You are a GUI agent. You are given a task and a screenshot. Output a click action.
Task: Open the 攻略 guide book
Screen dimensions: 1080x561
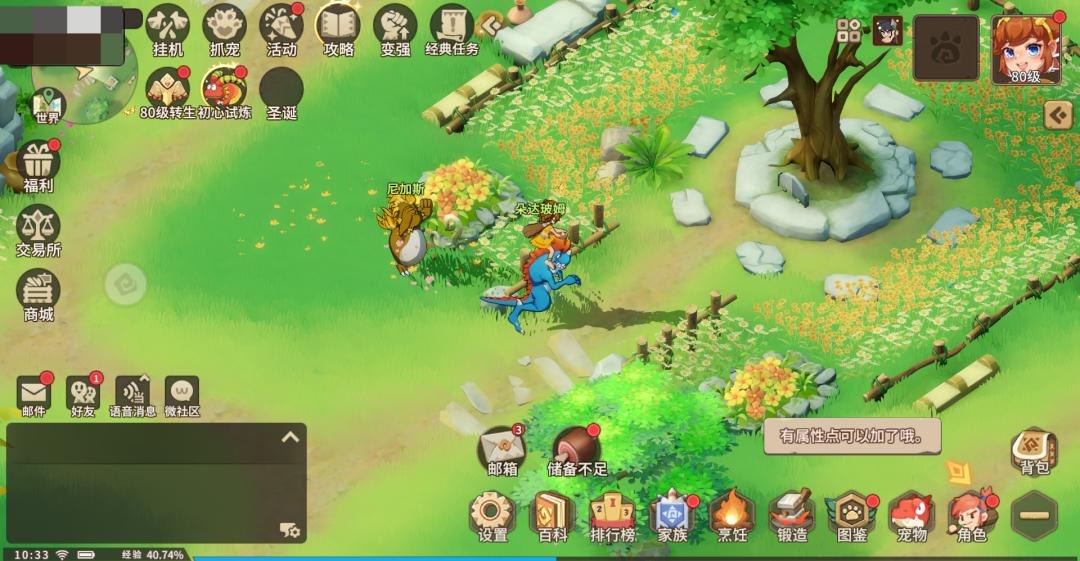click(x=339, y=28)
